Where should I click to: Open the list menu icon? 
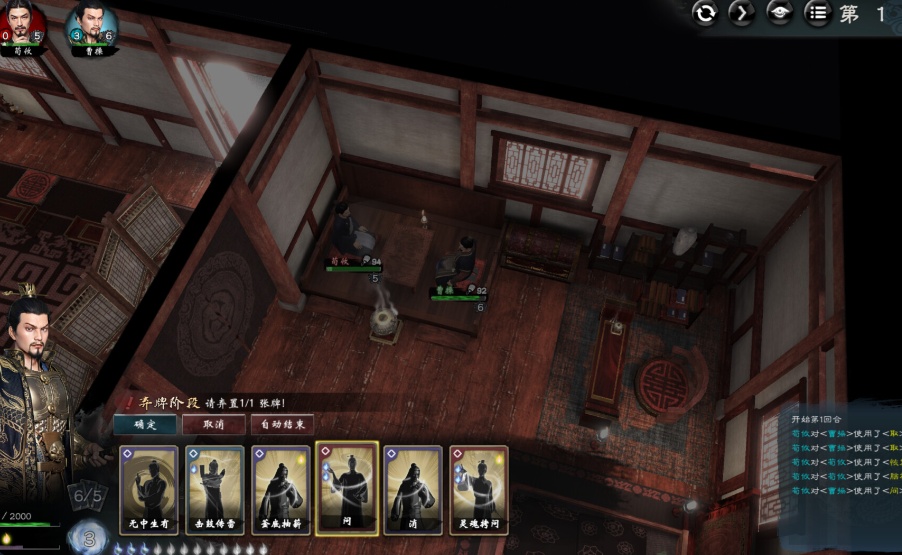[x=818, y=13]
